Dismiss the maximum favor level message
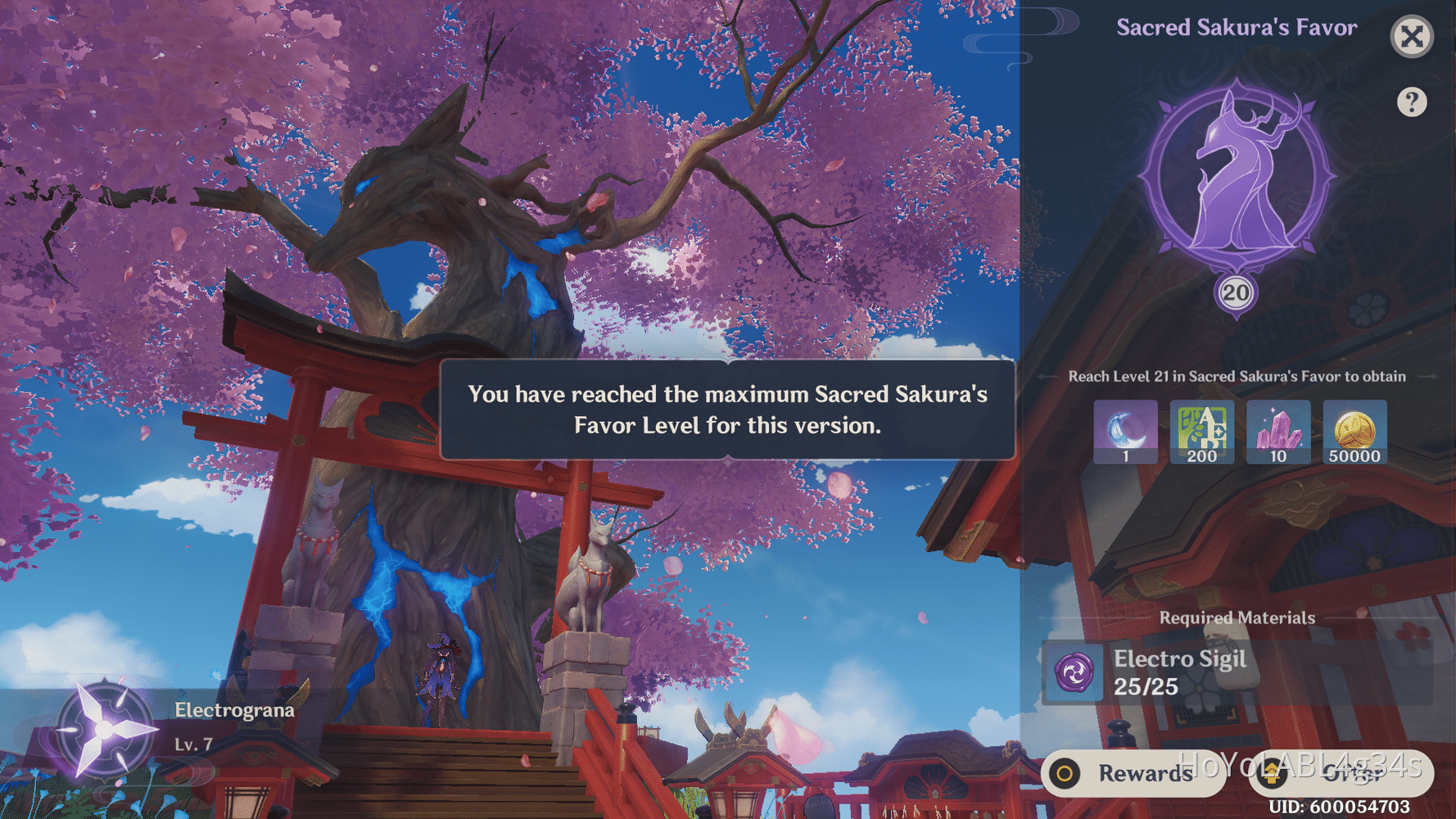 [x=727, y=409]
